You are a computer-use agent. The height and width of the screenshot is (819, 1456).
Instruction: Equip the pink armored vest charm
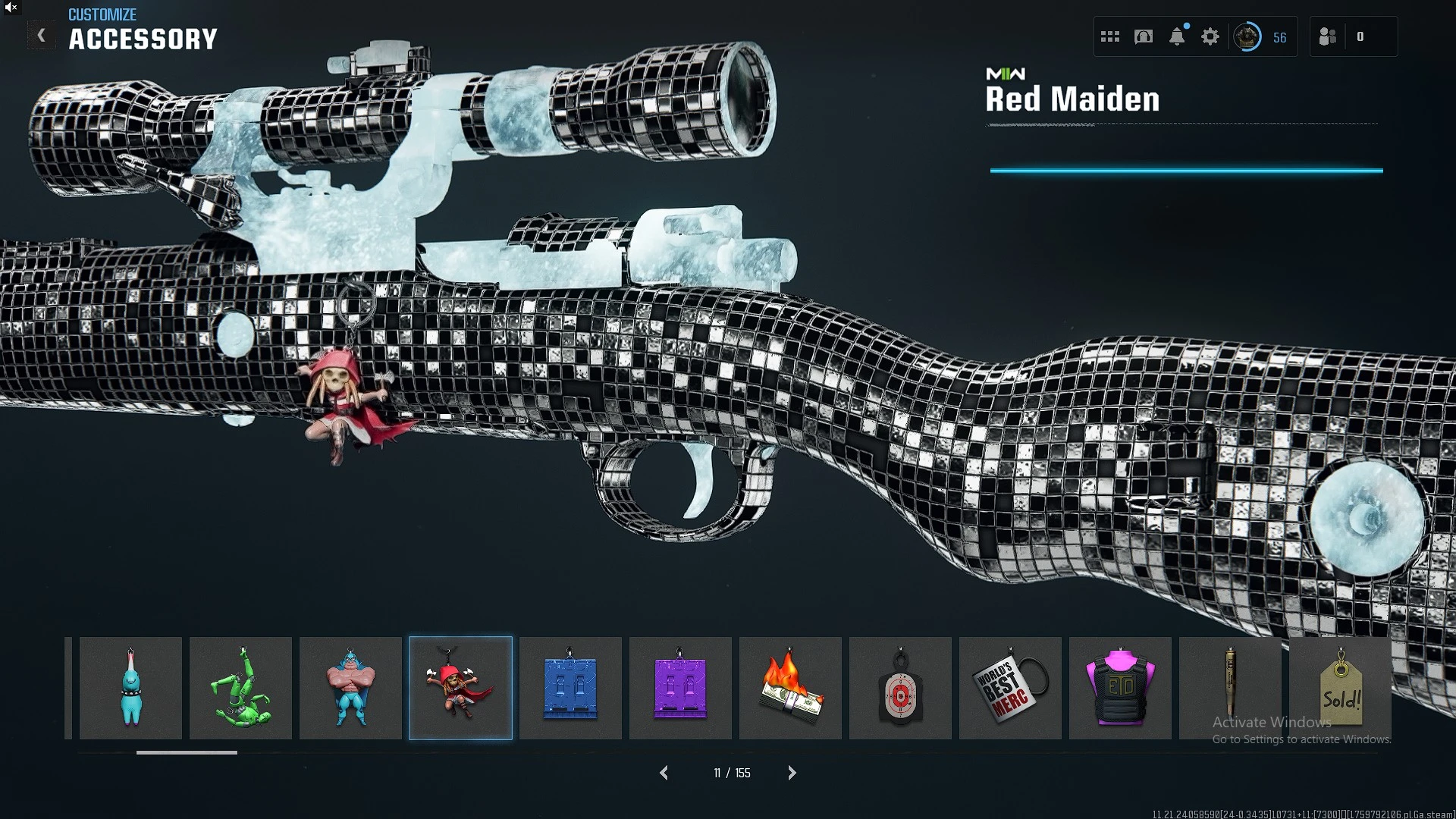pos(1120,688)
